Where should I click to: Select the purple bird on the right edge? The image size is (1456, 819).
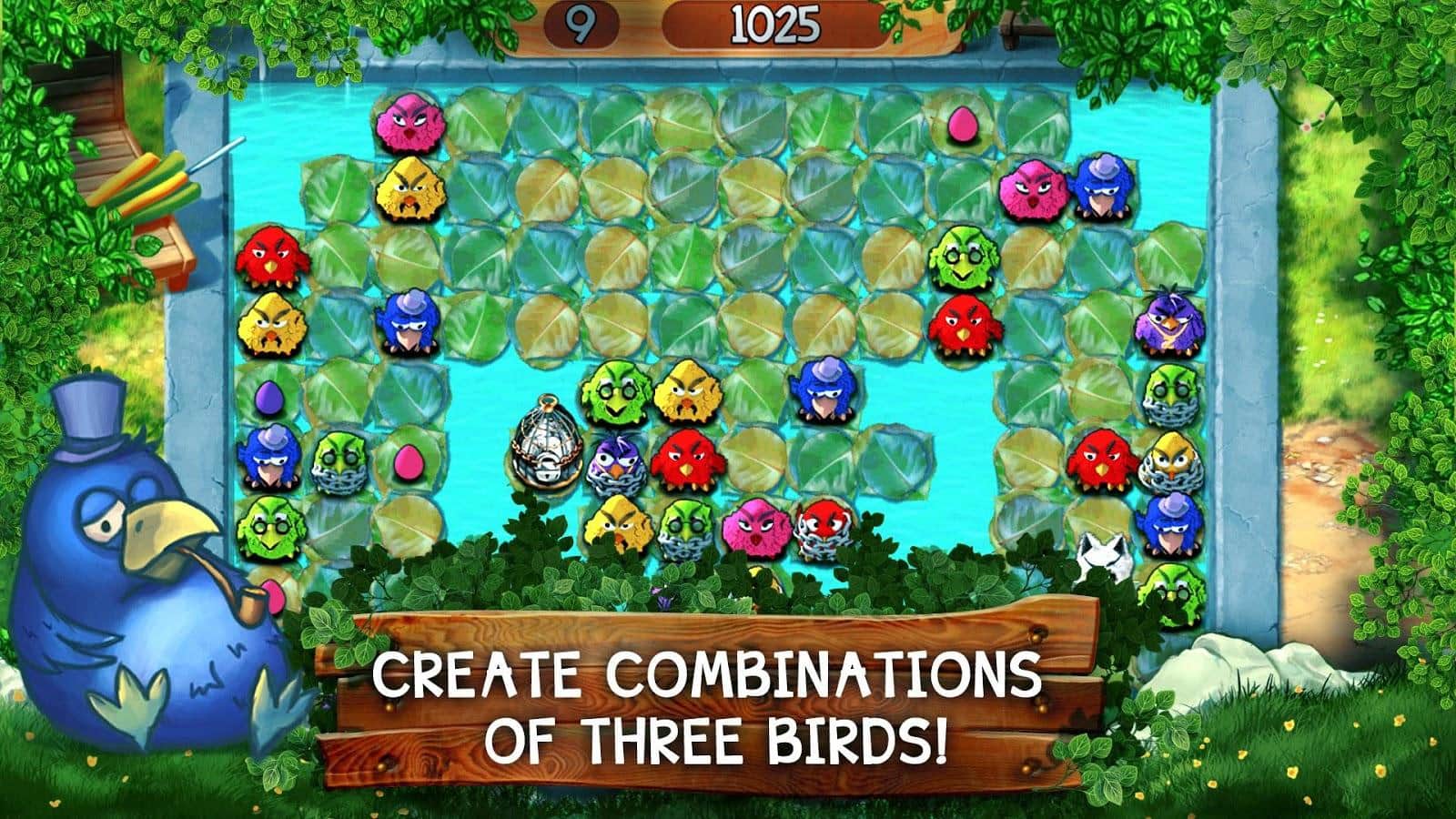(1169, 320)
